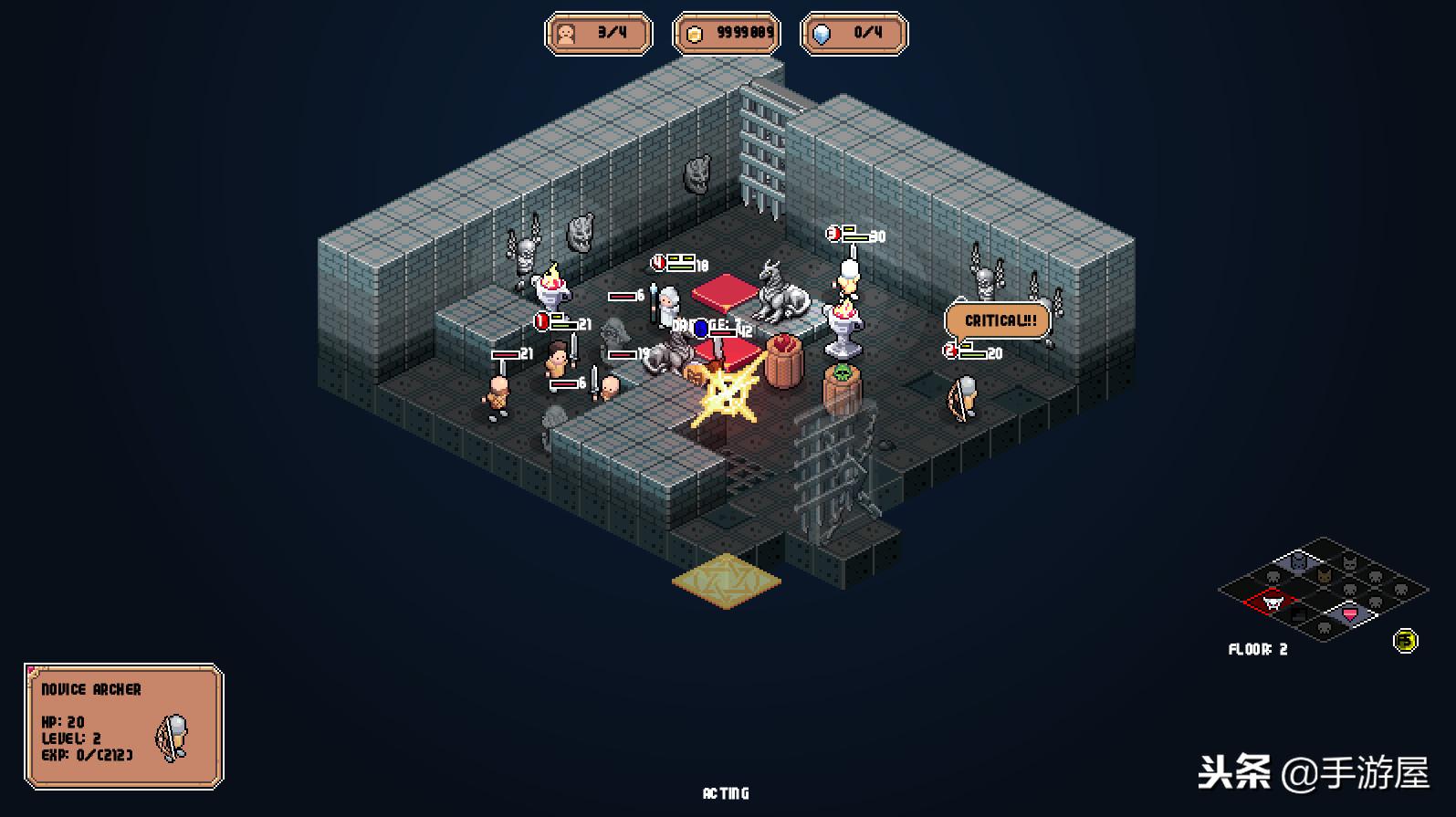Image resolution: width=1456 pixels, height=817 pixels.
Task: Select the gold coin icon in the top bar
Action: 697,33
